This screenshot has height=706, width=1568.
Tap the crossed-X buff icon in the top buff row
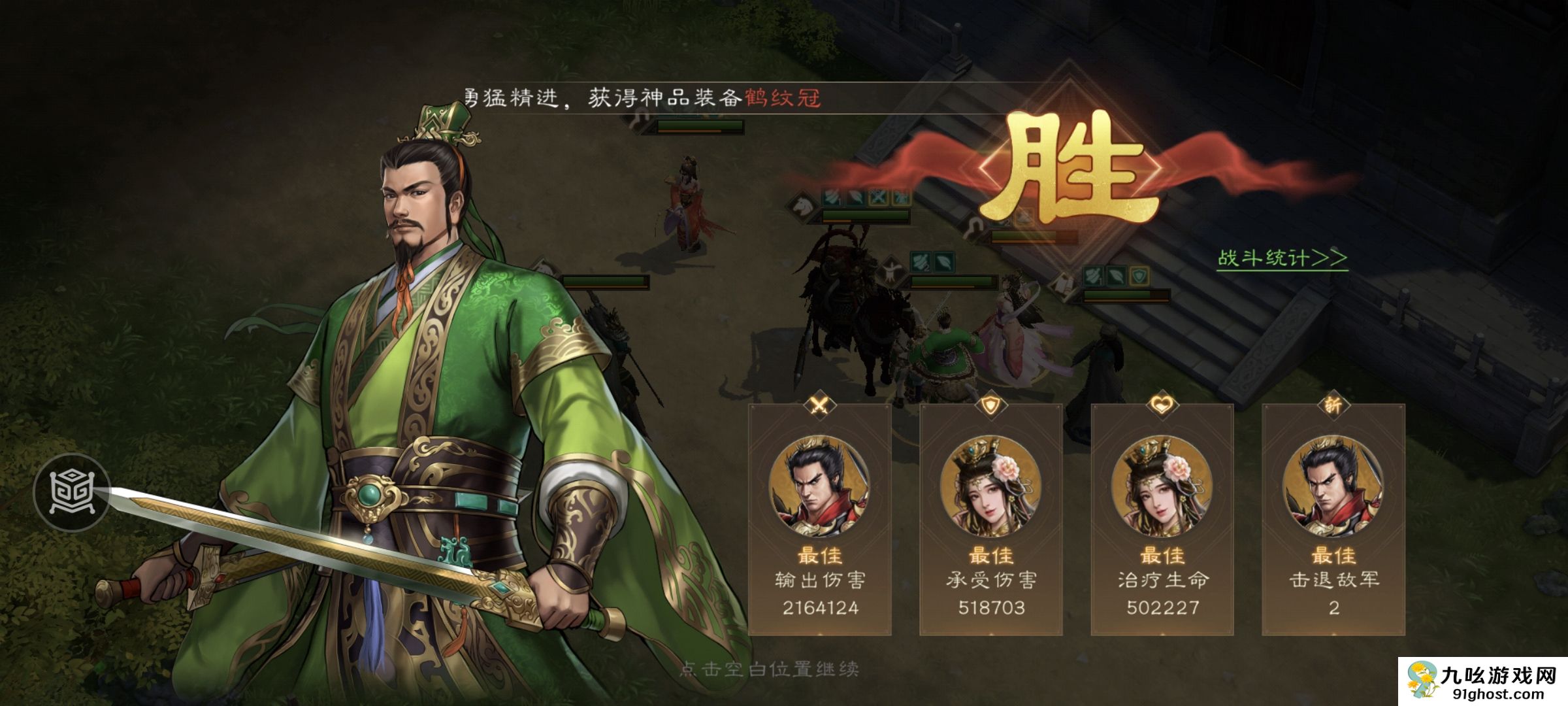click(878, 198)
